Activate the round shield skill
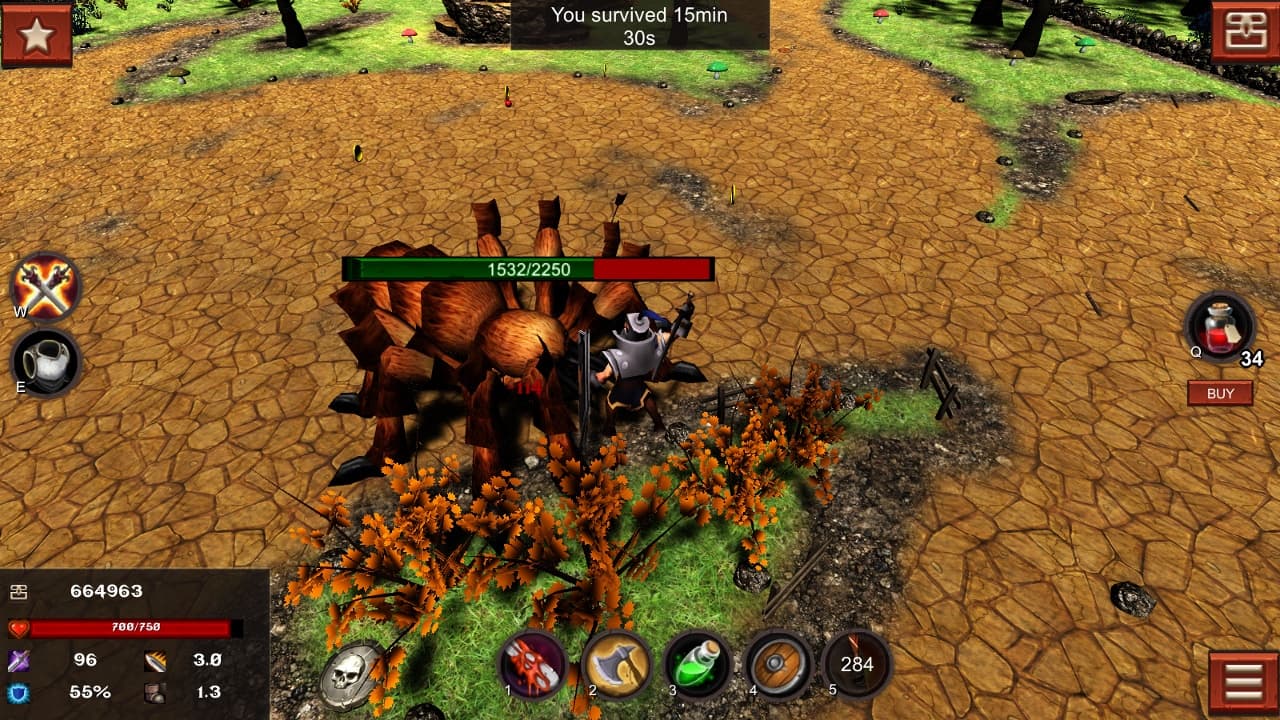 (778, 665)
